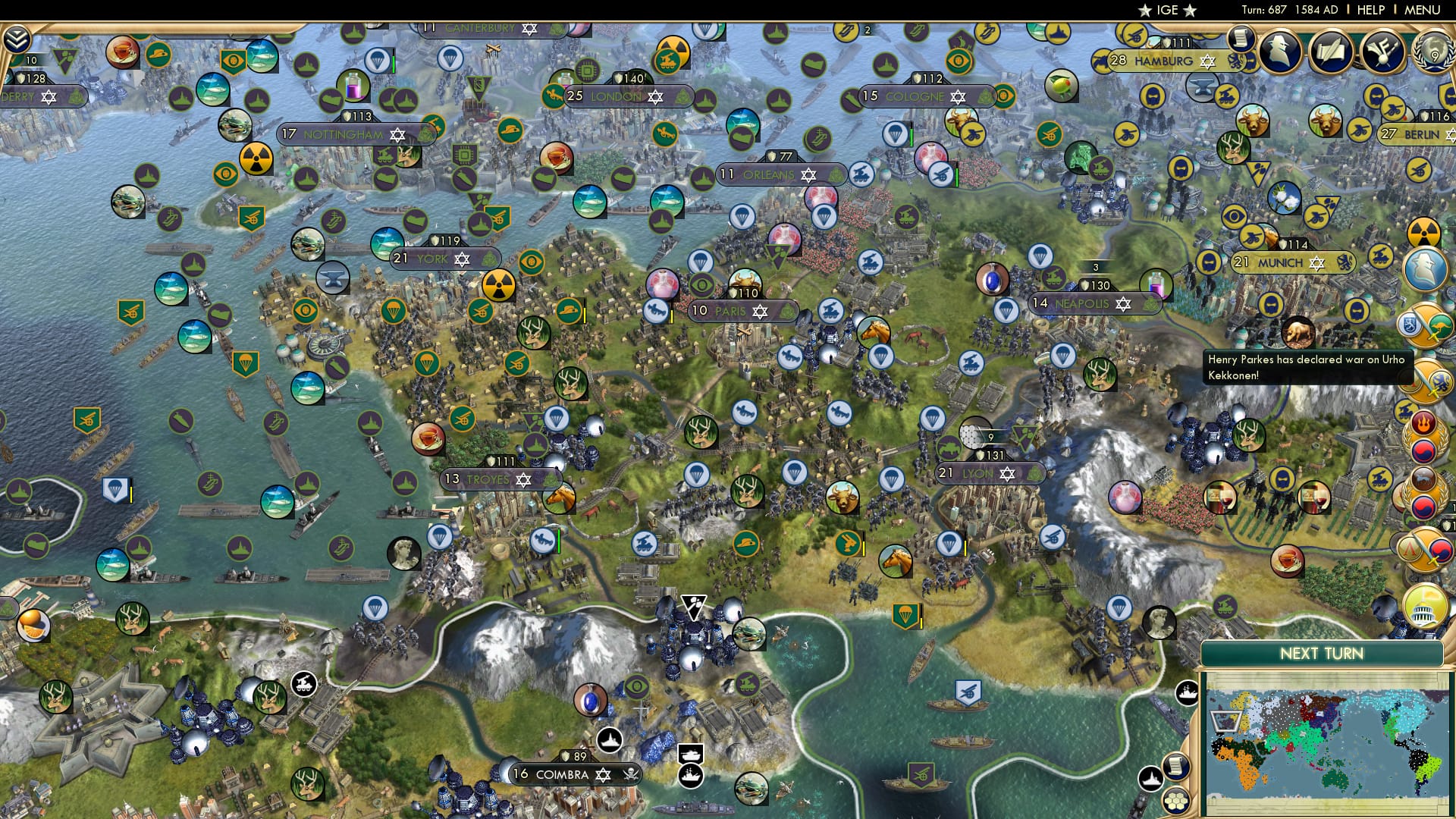Click the Henry Parkes declared war message
The height and width of the screenshot is (819, 1456).
click(x=1306, y=368)
